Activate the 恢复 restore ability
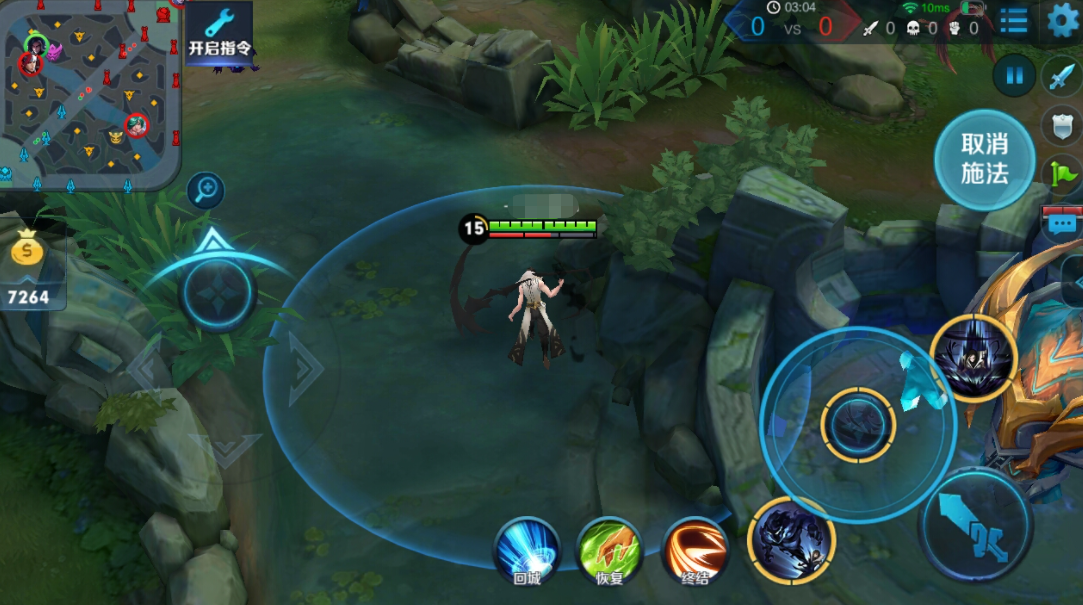Image resolution: width=1083 pixels, height=605 pixels. [x=610, y=551]
